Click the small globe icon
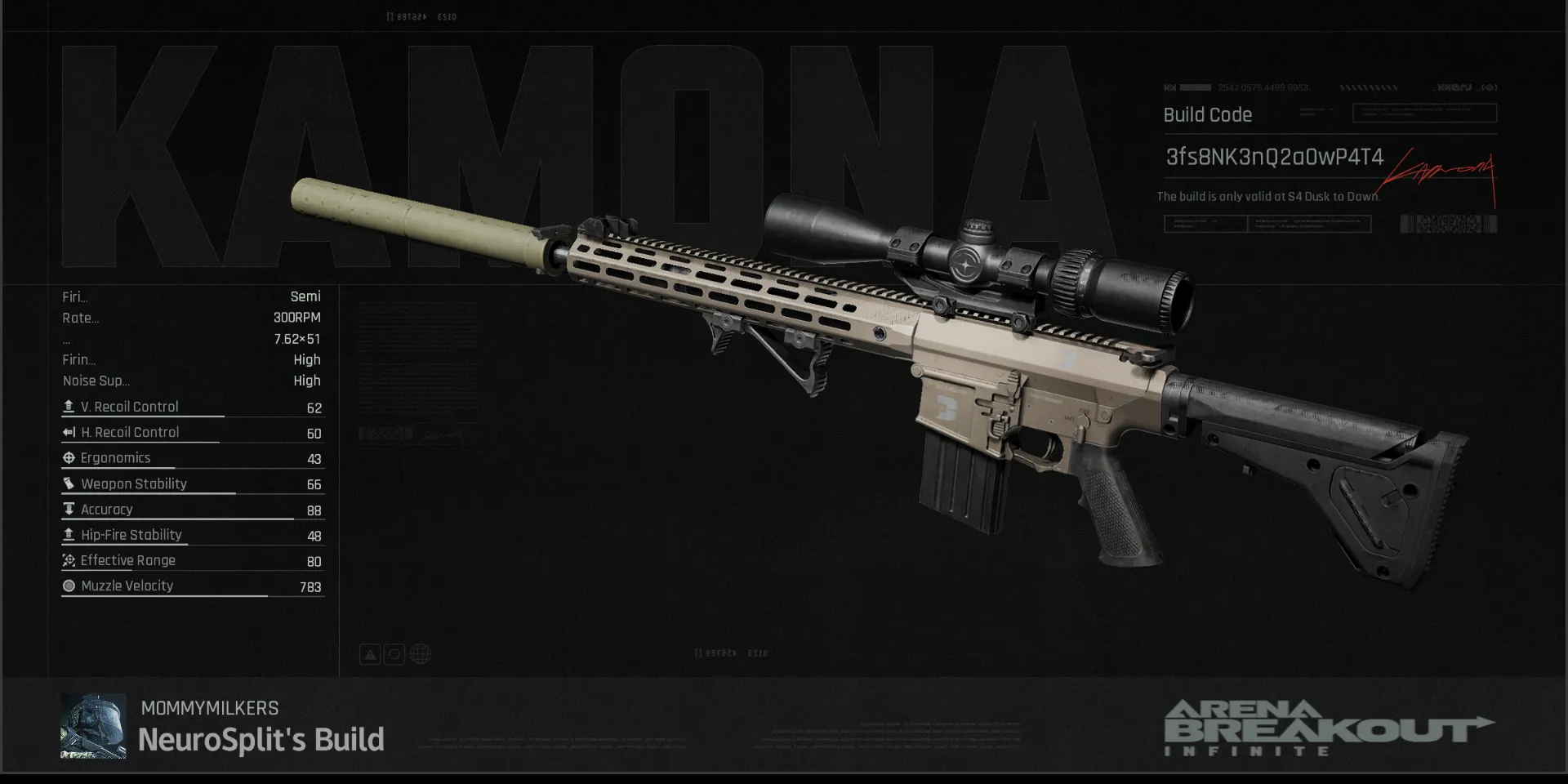Screen dimensions: 1568x784 tap(421, 654)
